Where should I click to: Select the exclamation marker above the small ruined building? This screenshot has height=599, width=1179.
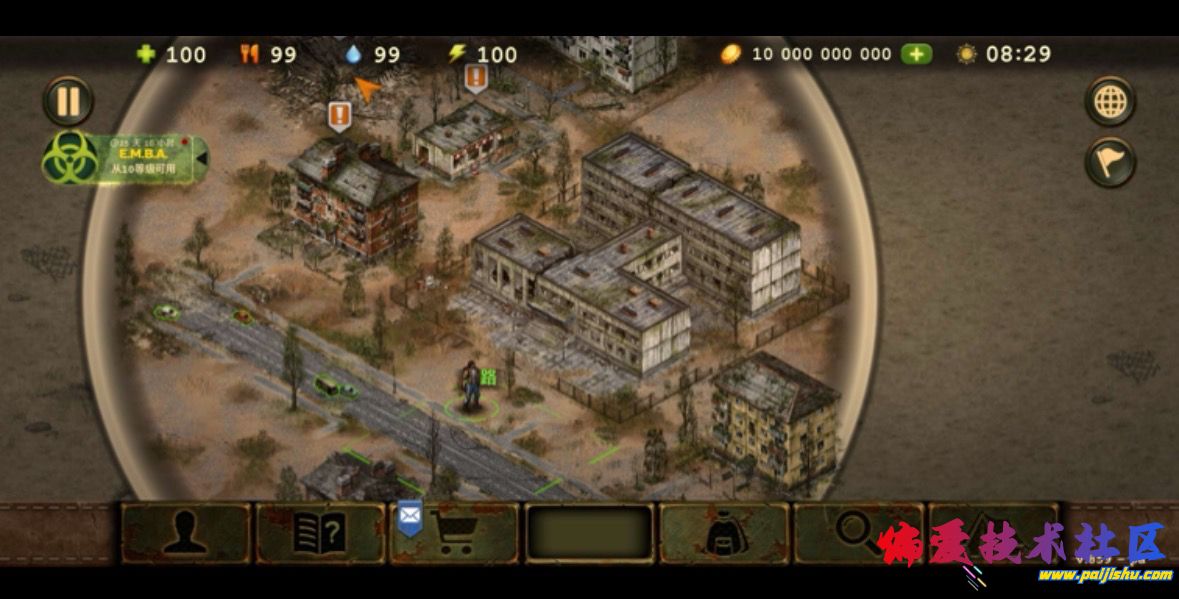click(x=476, y=77)
